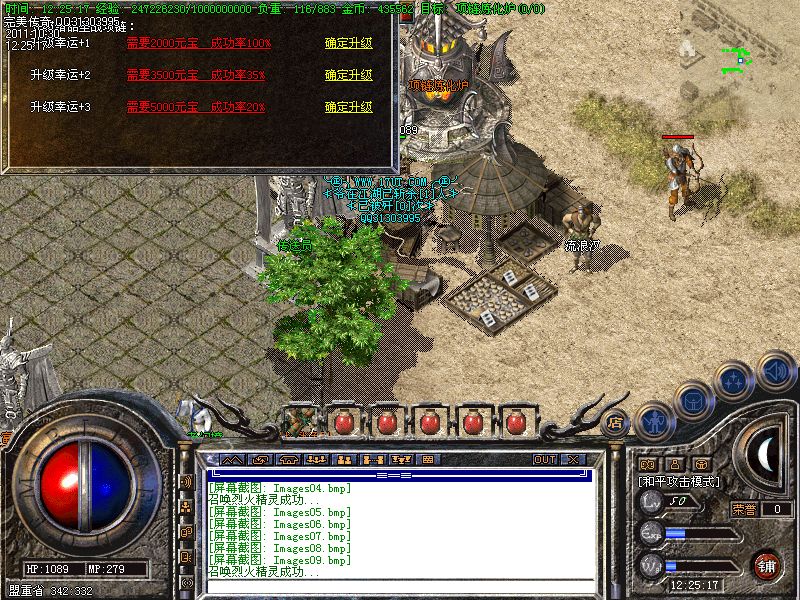Open the red 铺 stall button

click(767, 565)
